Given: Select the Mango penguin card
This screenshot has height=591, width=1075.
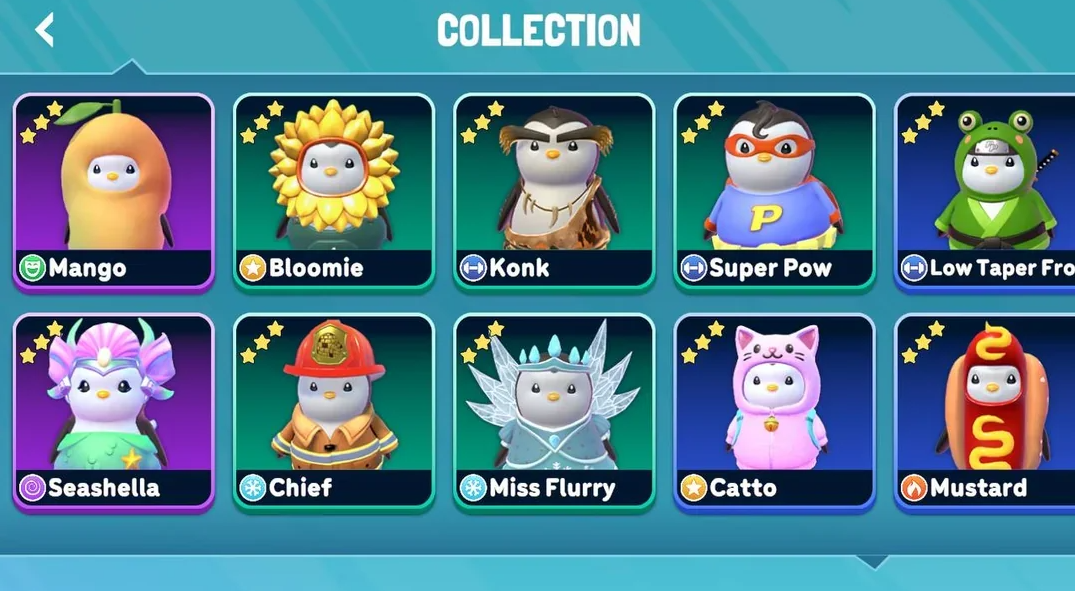Looking at the screenshot, I should pyautogui.click(x=113, y=190).
